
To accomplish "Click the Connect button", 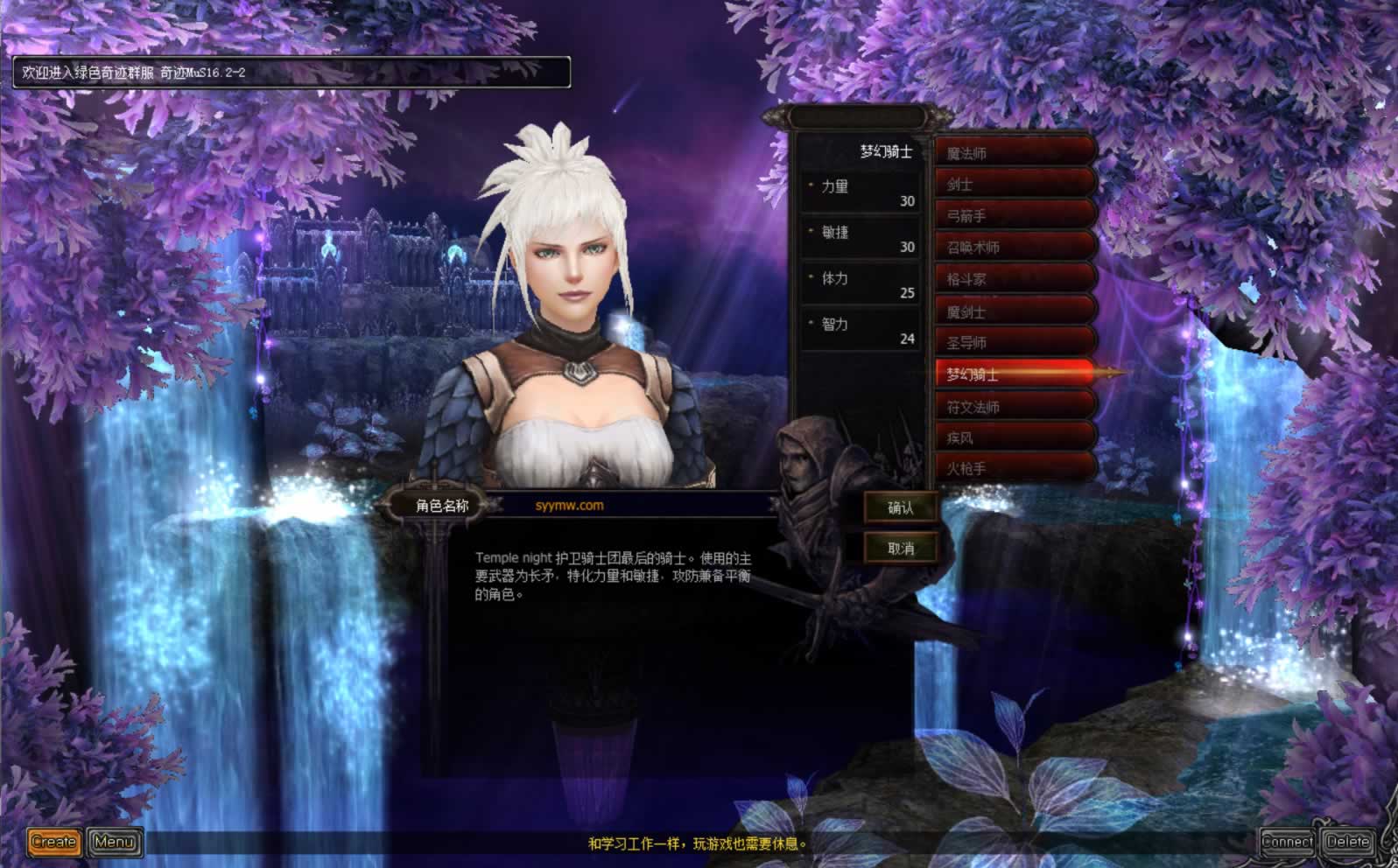I will pyautogui.click(x=1287, y=842).
